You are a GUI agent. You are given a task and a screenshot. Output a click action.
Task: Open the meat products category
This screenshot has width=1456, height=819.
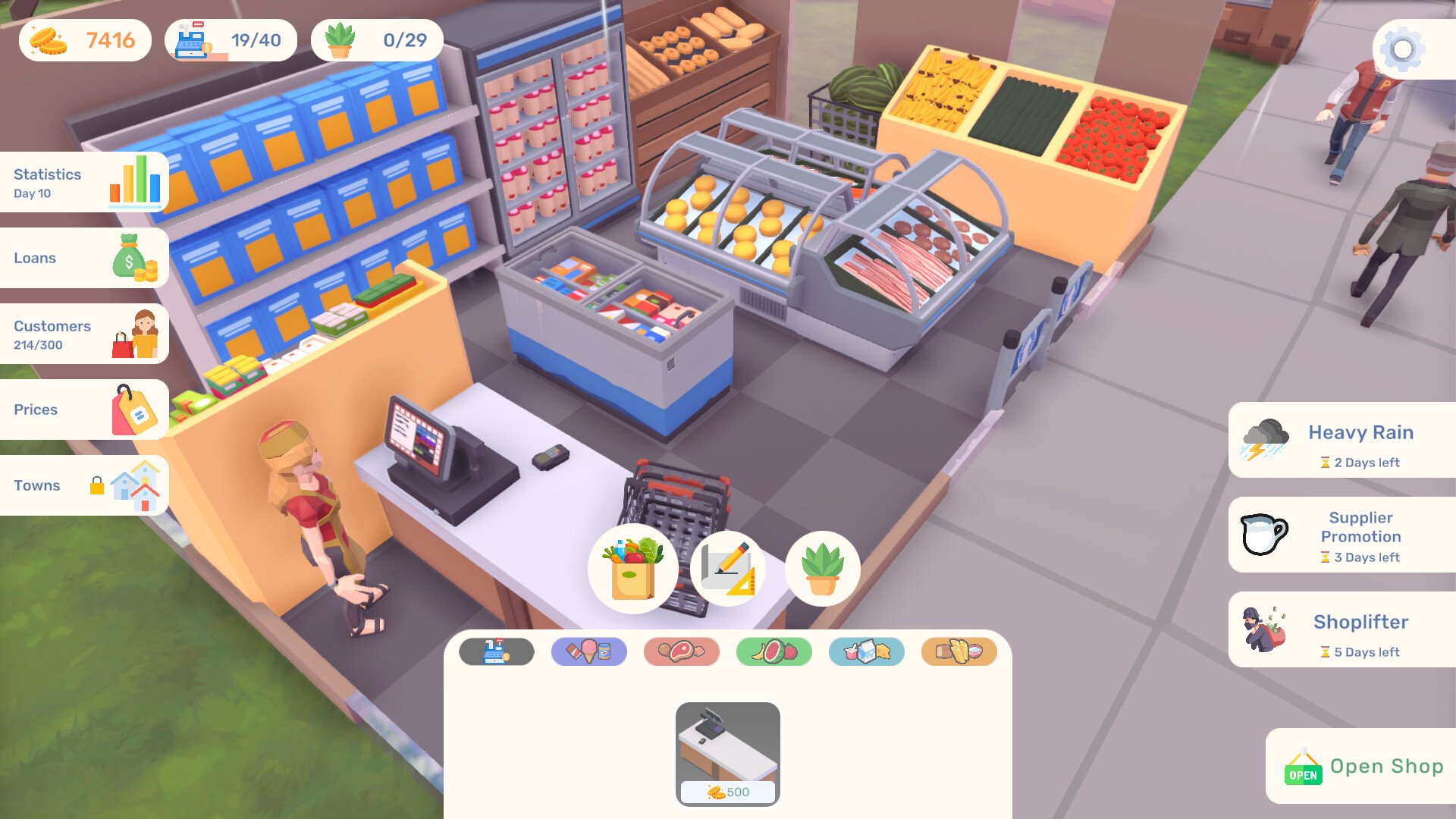click(682, 651)
